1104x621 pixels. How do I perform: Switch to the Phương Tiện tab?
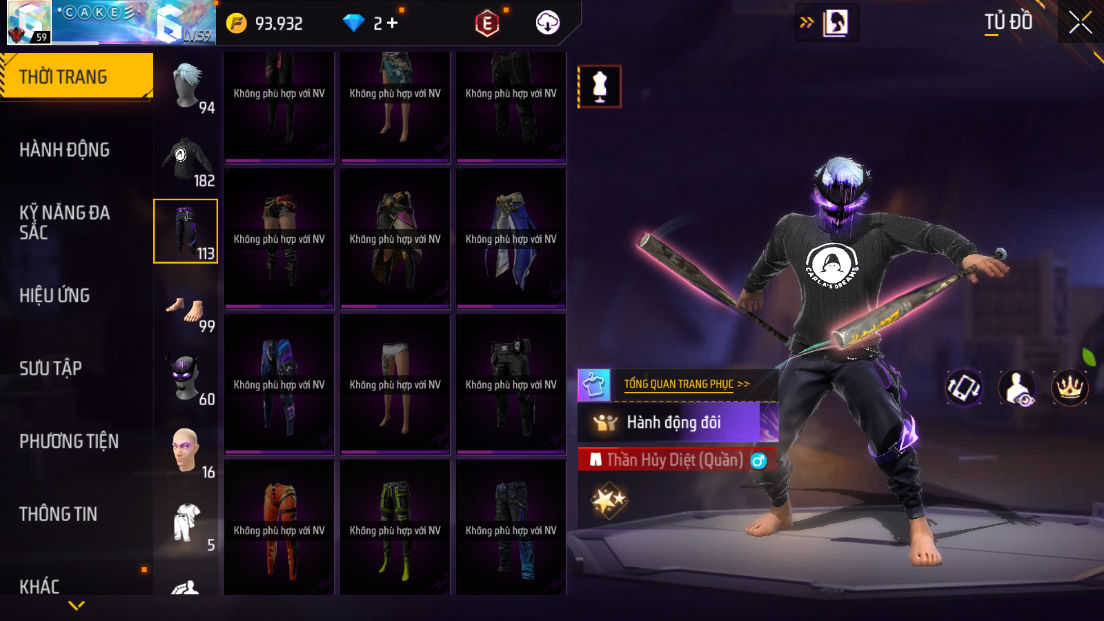pos(69,441)
